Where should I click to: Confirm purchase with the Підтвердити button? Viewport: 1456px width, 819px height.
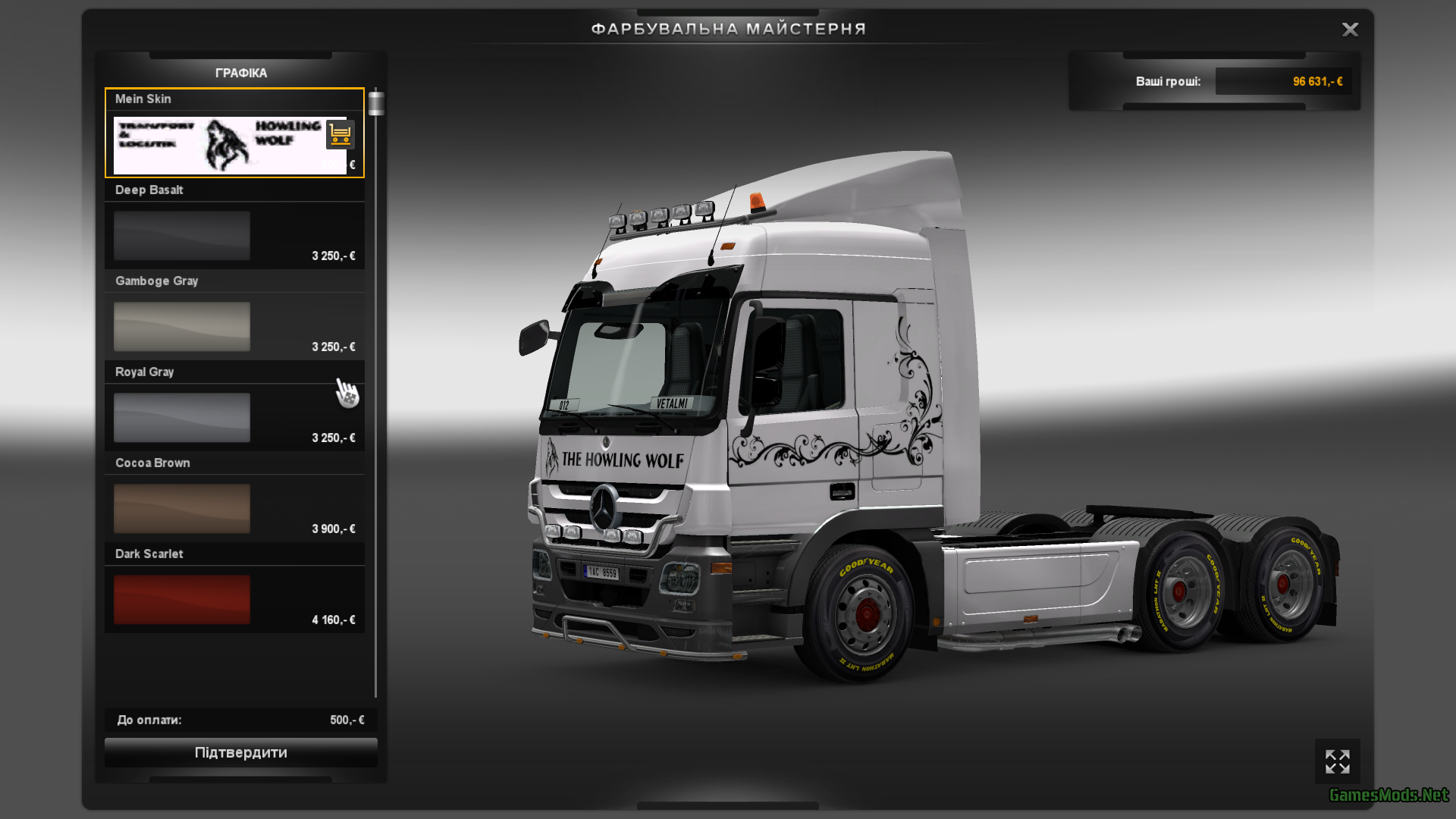point(240,752)
